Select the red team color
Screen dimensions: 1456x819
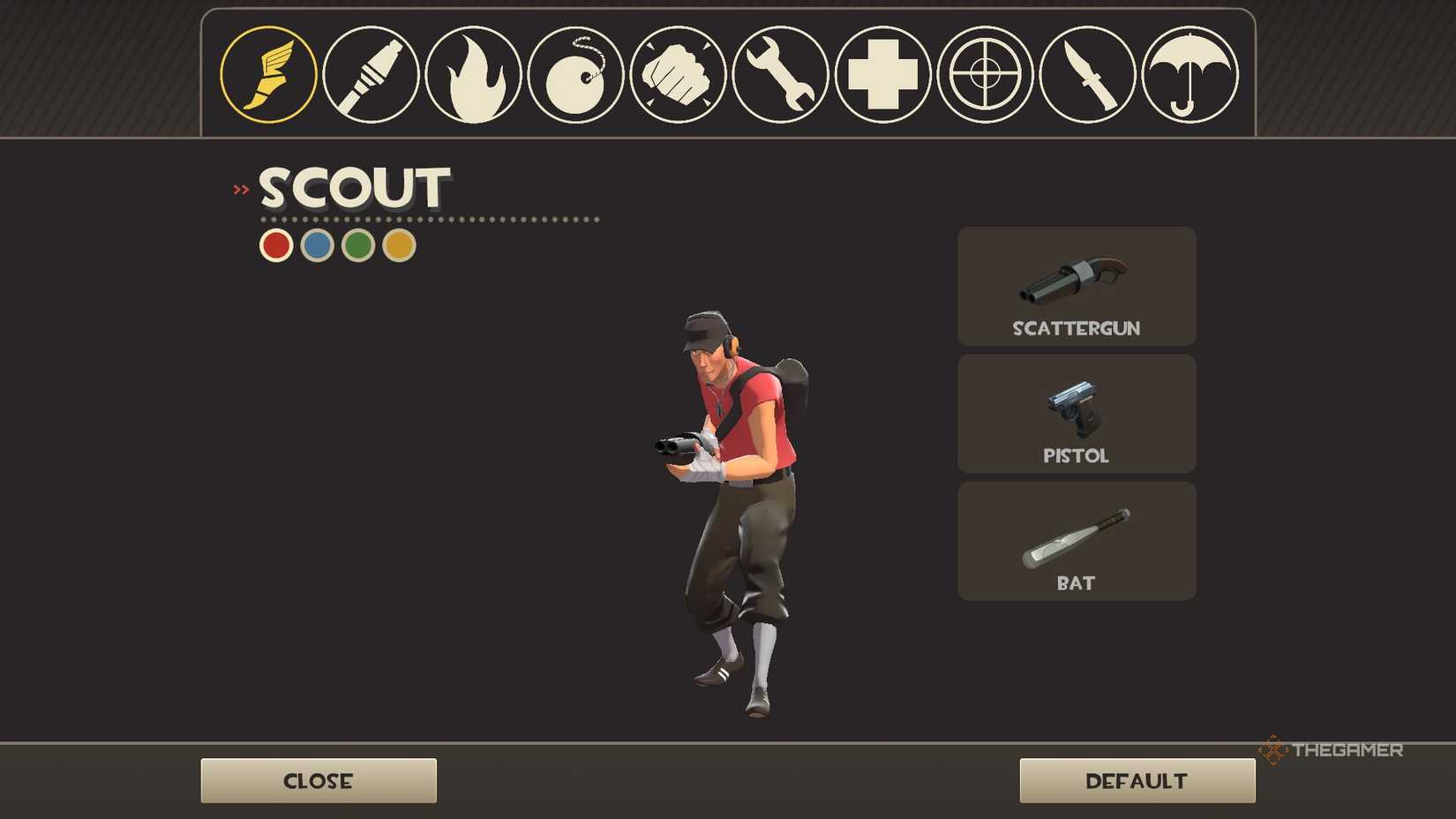(275, 244)
